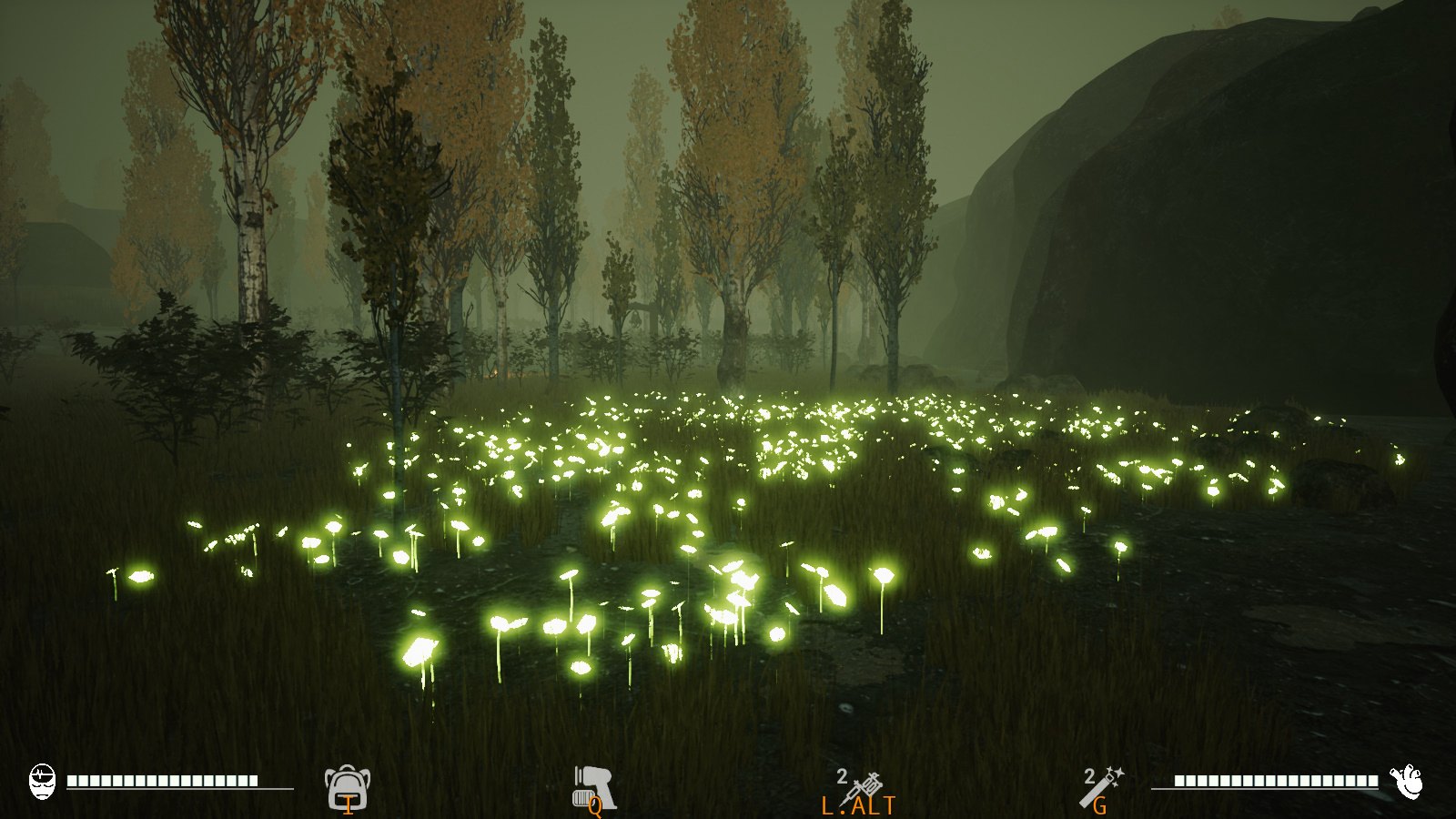
Task: Click the anatomical heart health icon
Action: 1407,781
